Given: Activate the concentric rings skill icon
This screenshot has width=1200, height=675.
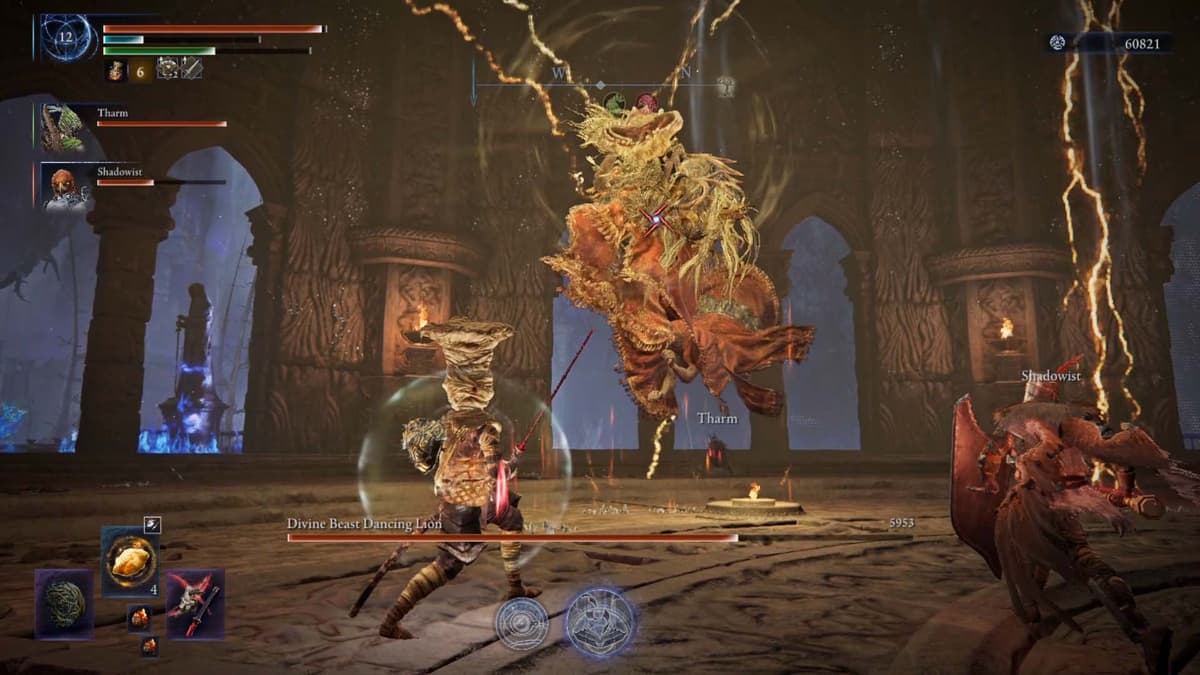Looking at the screenshot, I should (x=522, y=623).
